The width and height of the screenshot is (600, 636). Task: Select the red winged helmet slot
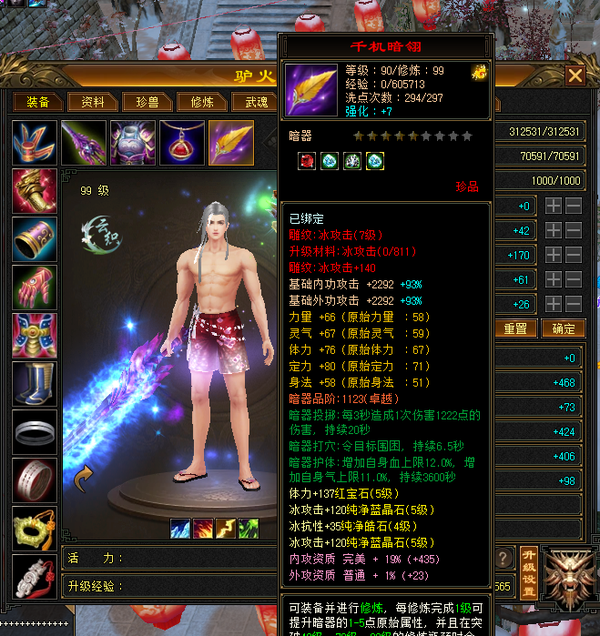click(x=34, y=143)
